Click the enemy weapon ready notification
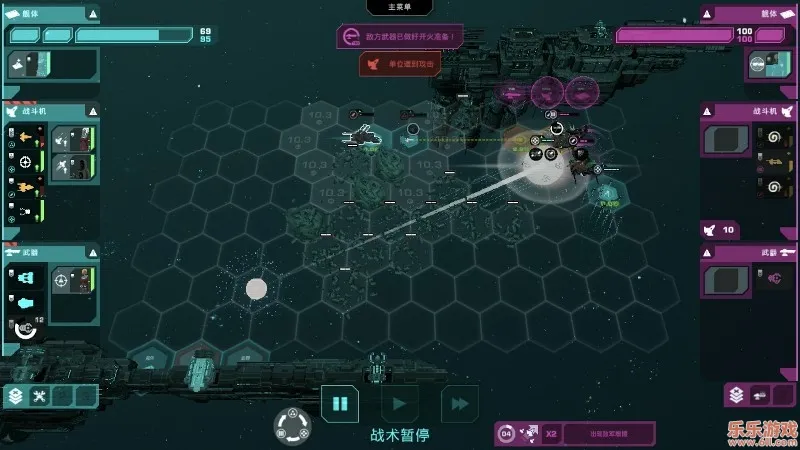 pyautogui.click(x=400, y=37)
